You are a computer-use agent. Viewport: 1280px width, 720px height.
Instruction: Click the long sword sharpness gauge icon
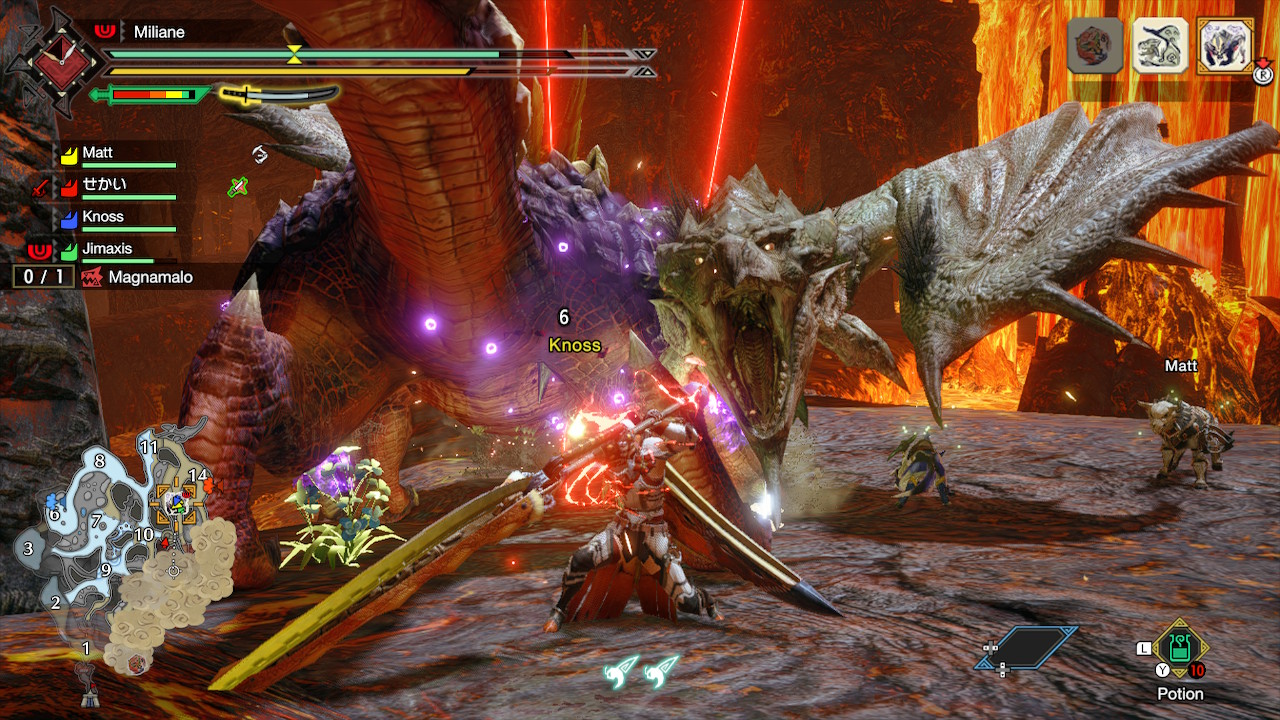tap(280, 95)
